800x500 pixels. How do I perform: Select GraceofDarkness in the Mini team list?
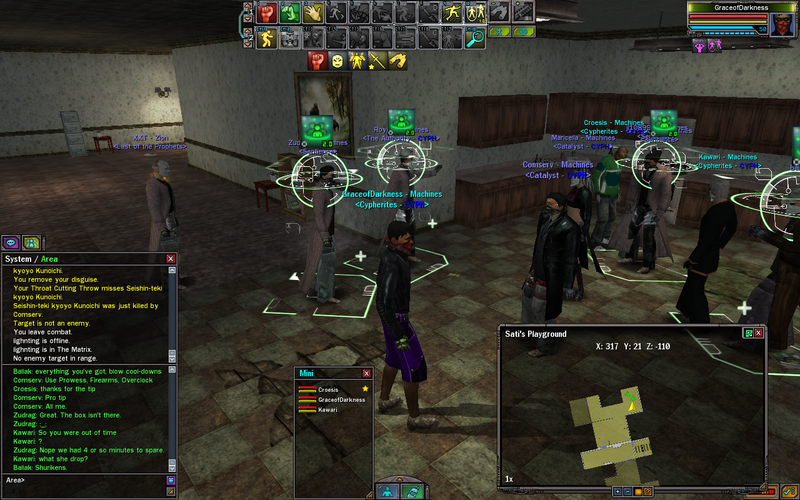340,399
